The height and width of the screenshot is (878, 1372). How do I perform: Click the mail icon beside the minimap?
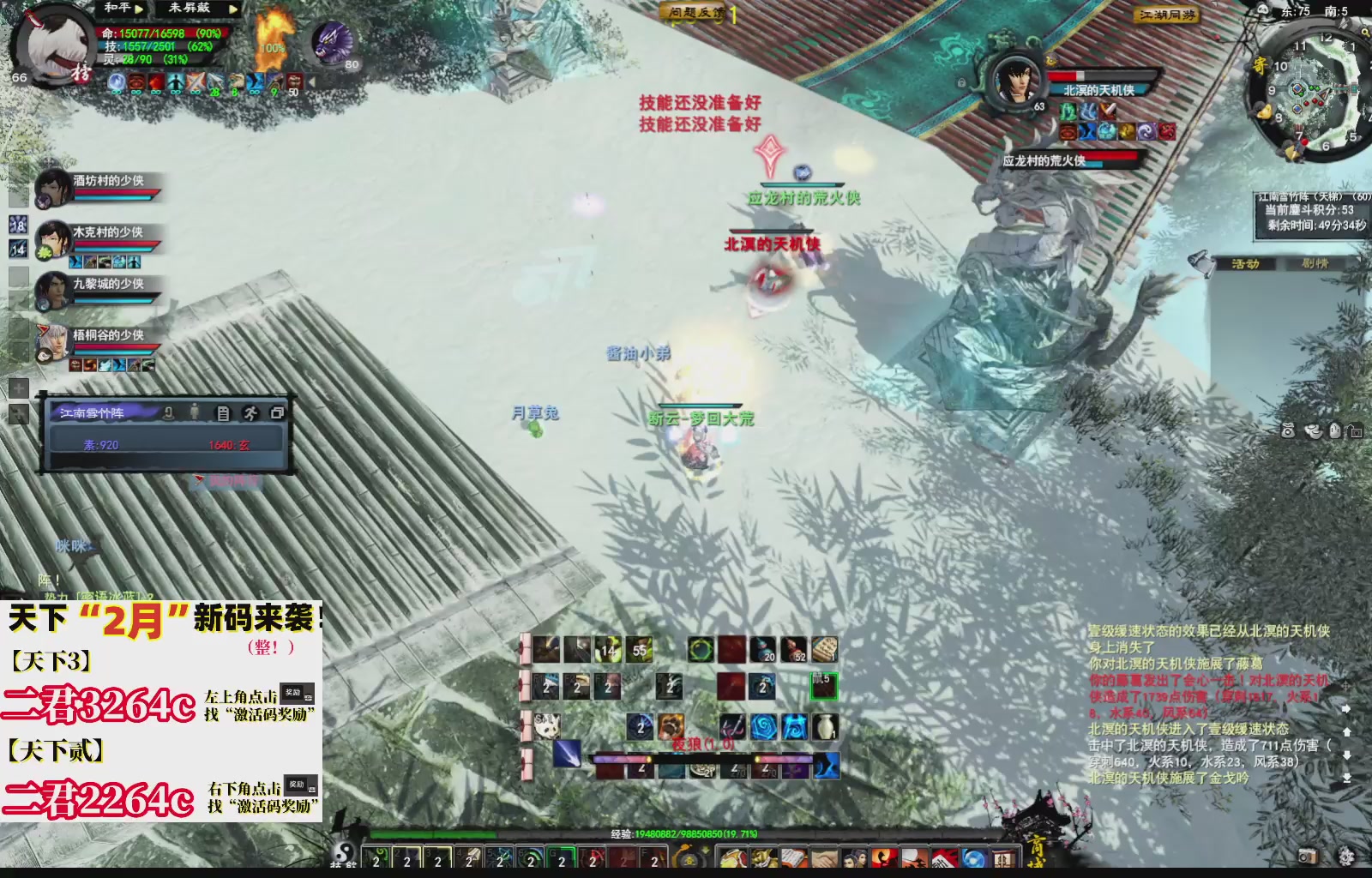[1261, 66]
